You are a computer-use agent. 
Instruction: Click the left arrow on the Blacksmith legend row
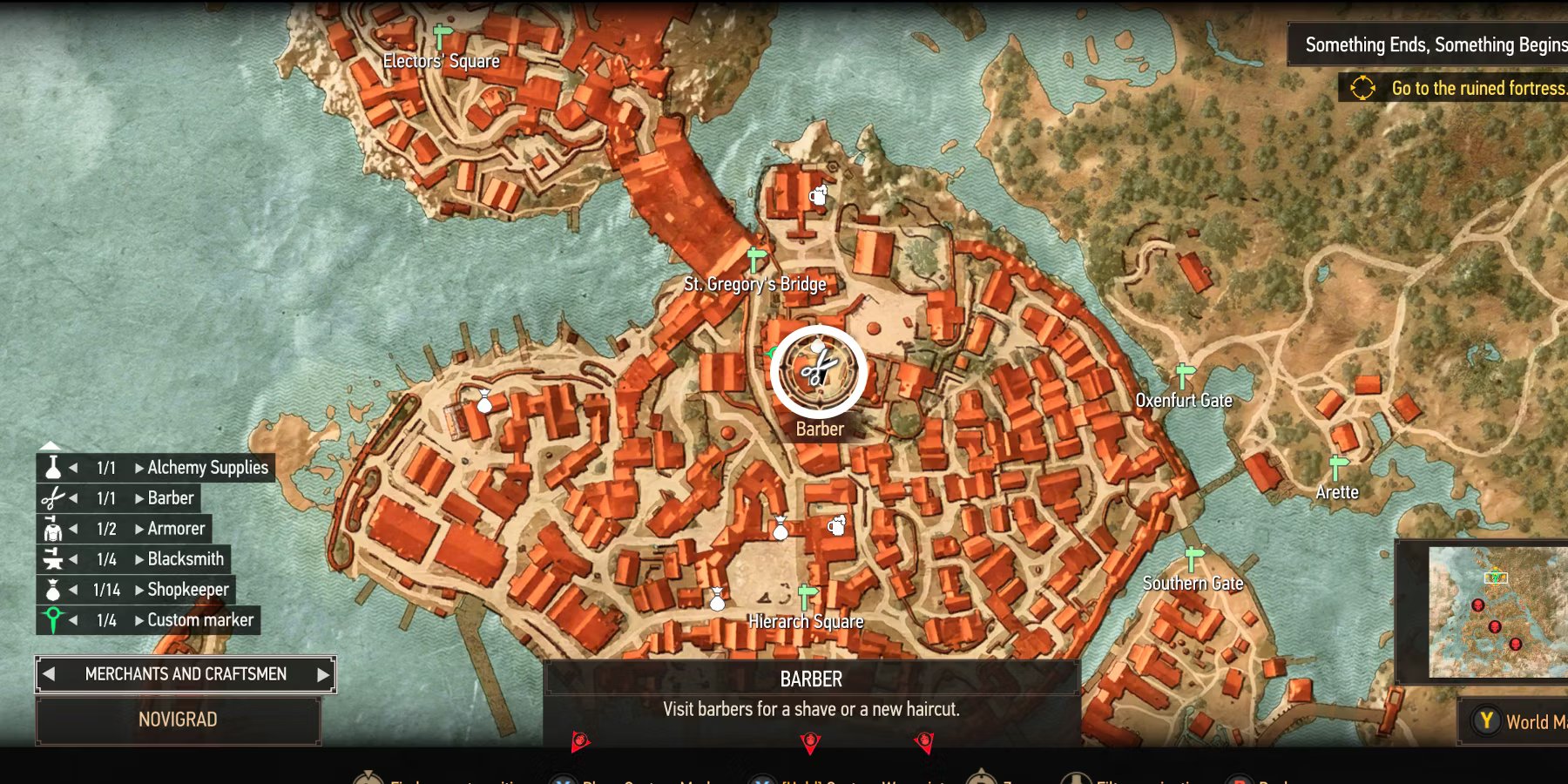[x=75, y=559]
